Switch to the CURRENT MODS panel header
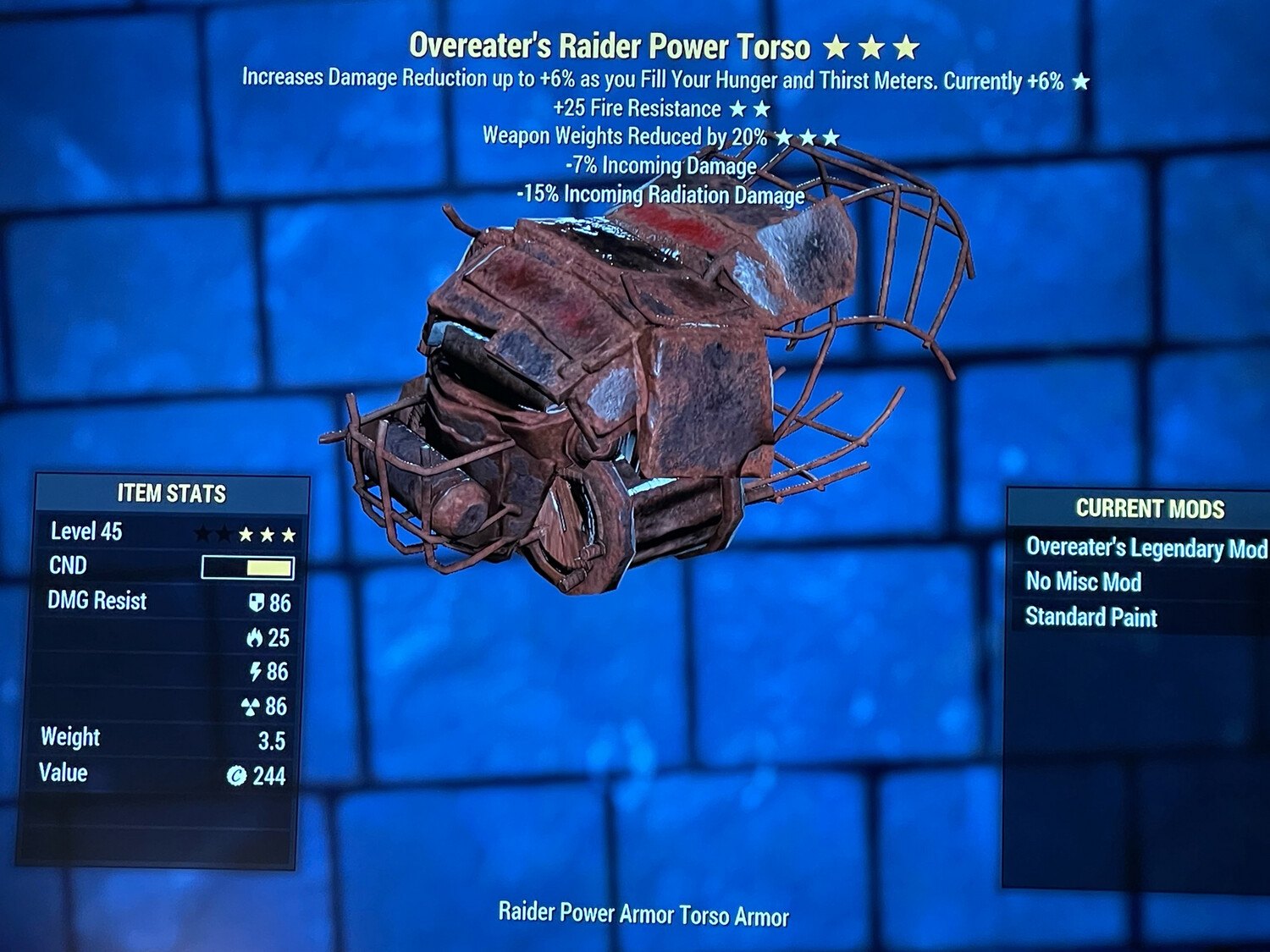The width and height of the screenshot is (1270, 952). pyautogui.click(x=1151, y=509)
